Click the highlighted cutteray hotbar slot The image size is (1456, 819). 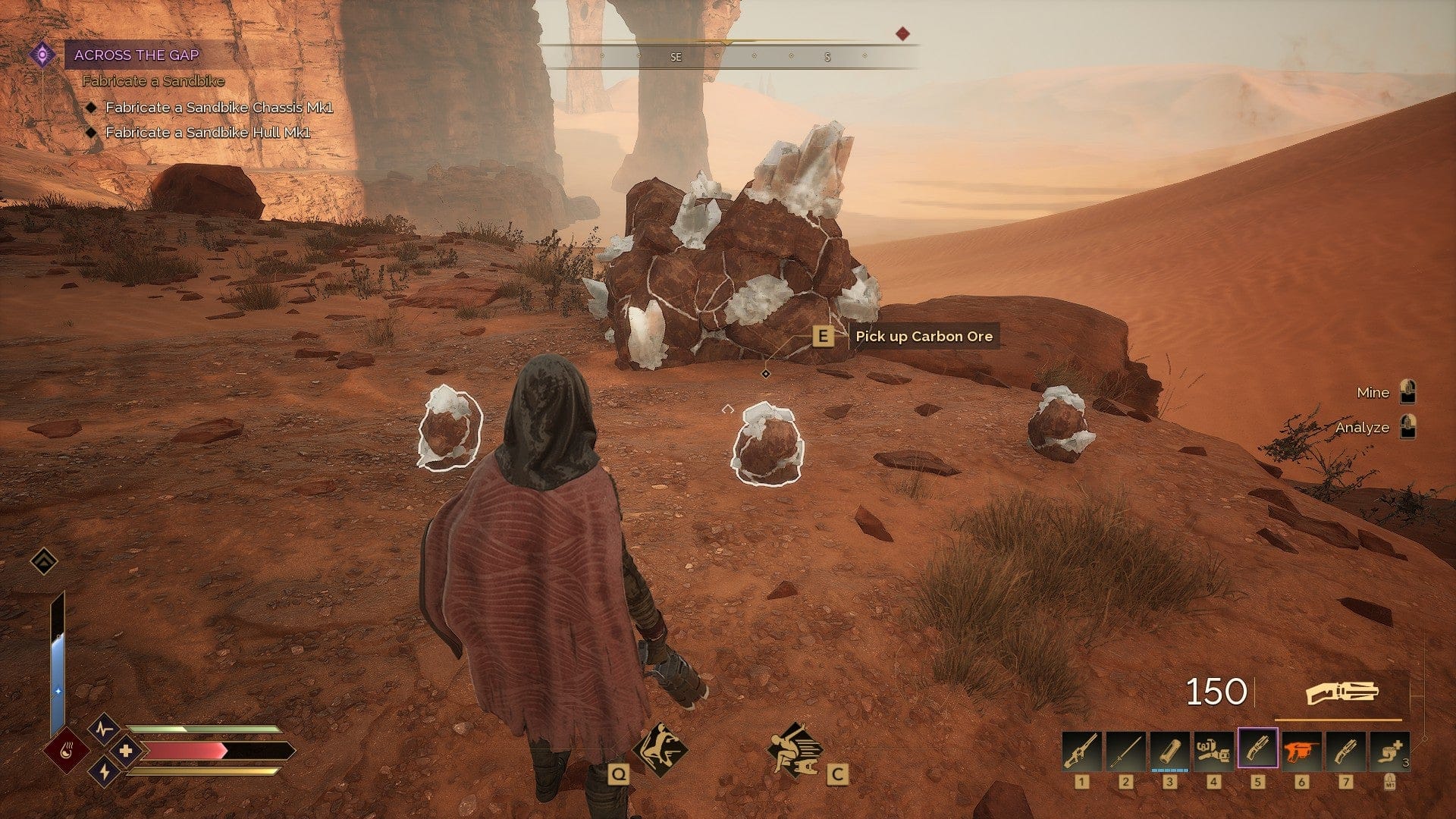pyautogui.click(x=1257, y=750)
